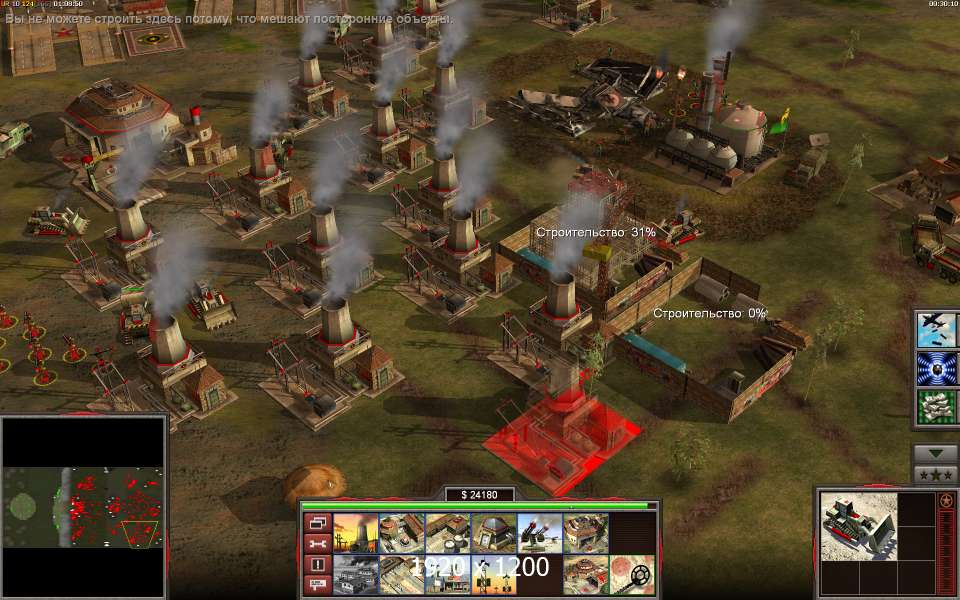Click the green down-arrow button
960x600 pixels.
click(936, 453)
